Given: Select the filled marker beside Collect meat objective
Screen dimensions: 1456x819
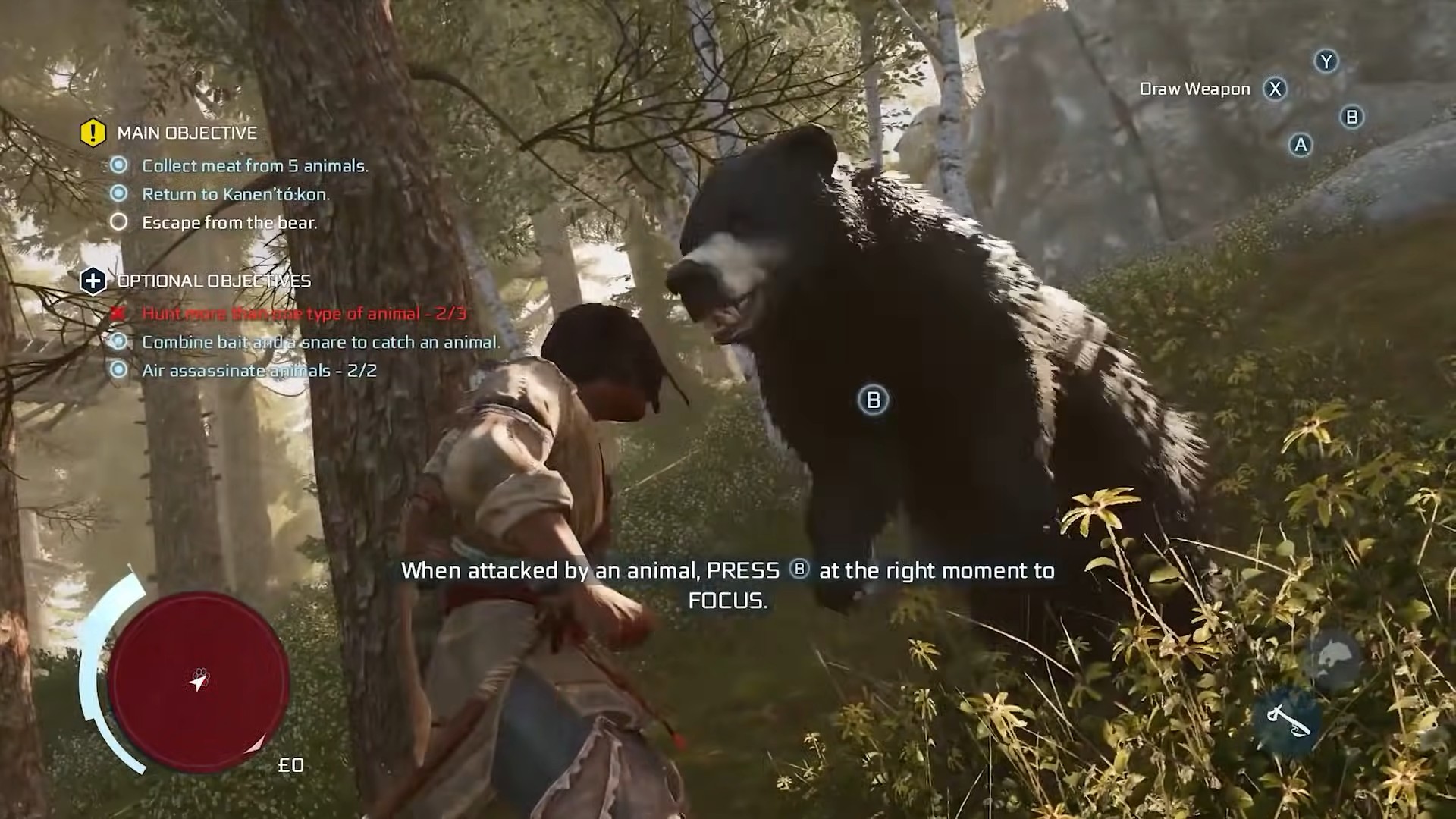Looking at the screenshot, I should [x=118, y=165].
